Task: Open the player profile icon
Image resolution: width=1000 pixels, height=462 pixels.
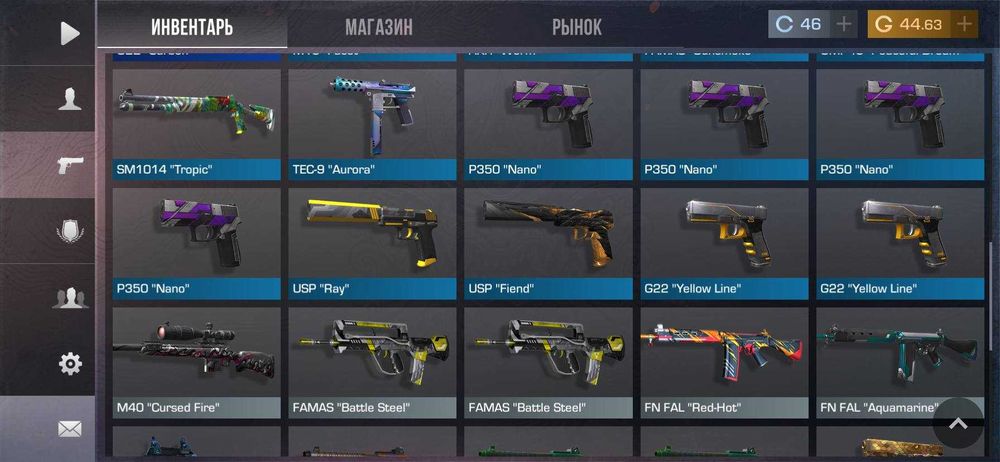Action: point(69,99)
